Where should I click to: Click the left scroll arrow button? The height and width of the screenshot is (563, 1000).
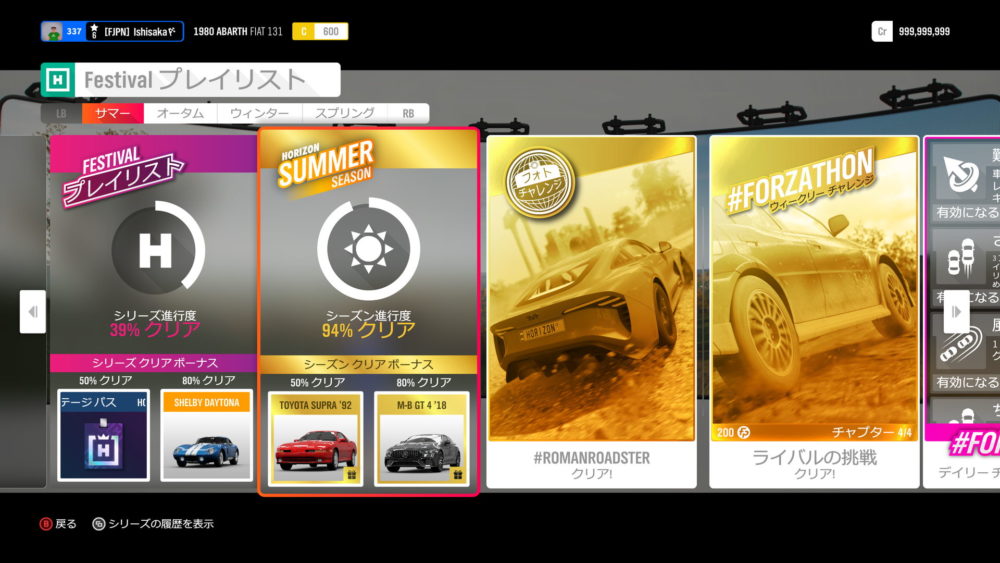click(x=33, y=312)
